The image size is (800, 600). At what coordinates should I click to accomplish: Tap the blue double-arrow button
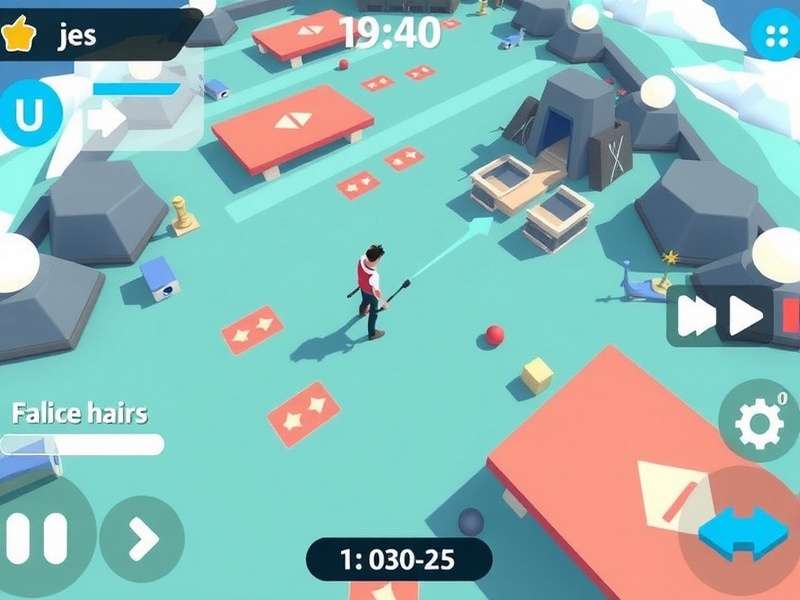743,531
